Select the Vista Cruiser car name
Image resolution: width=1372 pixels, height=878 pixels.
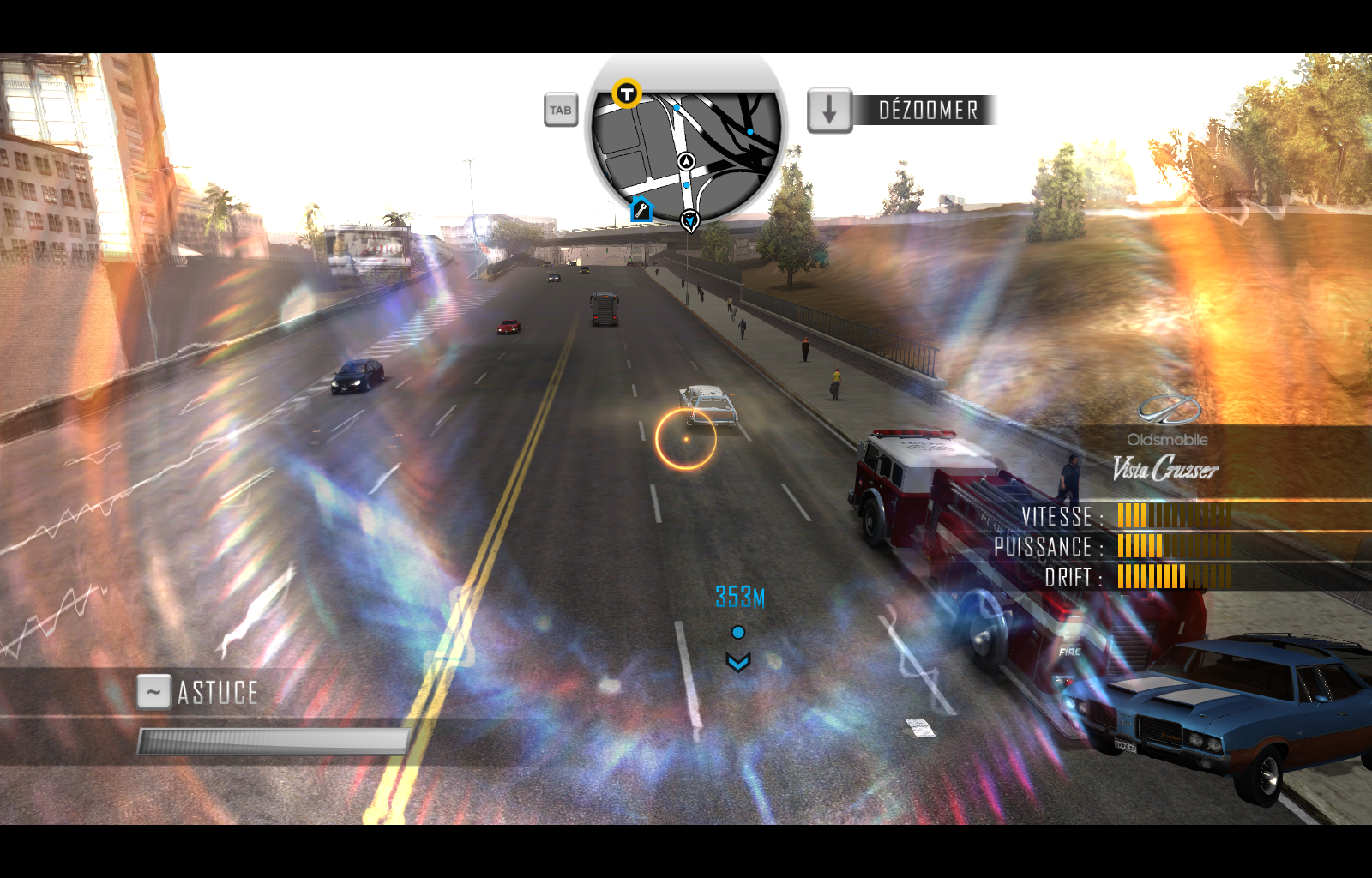click(x=1166, y=468)
